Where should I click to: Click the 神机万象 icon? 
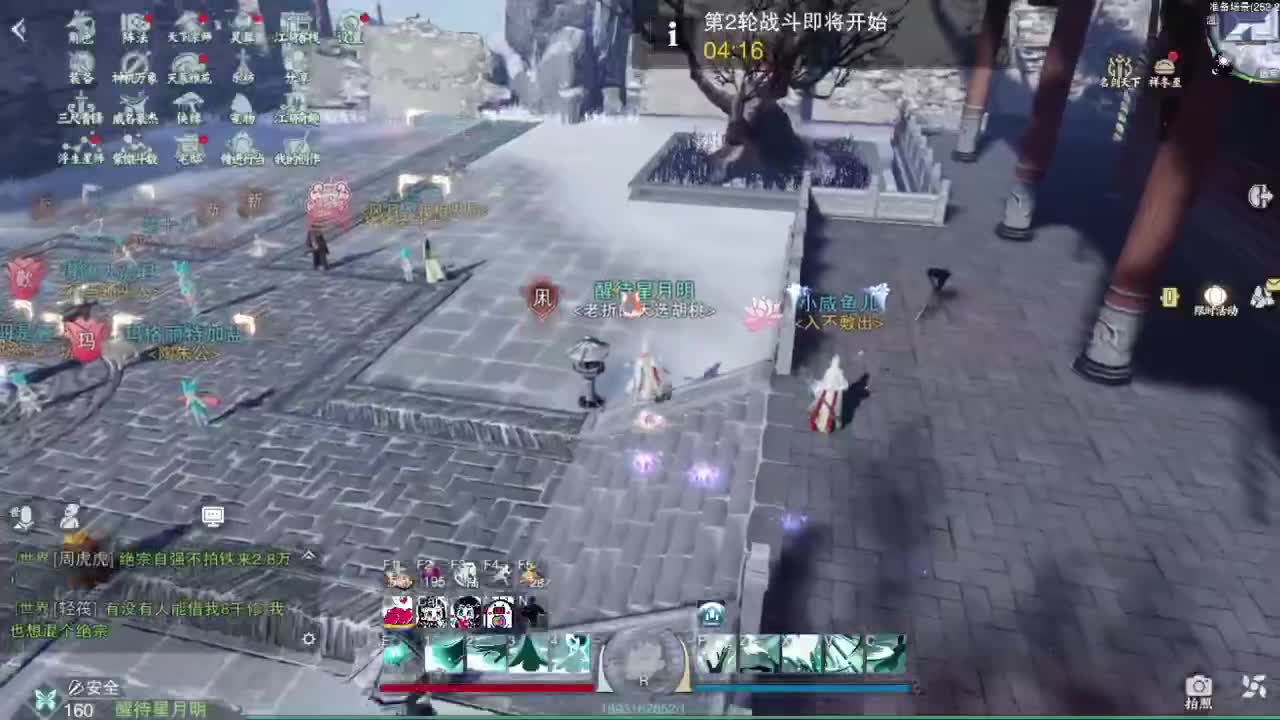click(x=133, y=70)
